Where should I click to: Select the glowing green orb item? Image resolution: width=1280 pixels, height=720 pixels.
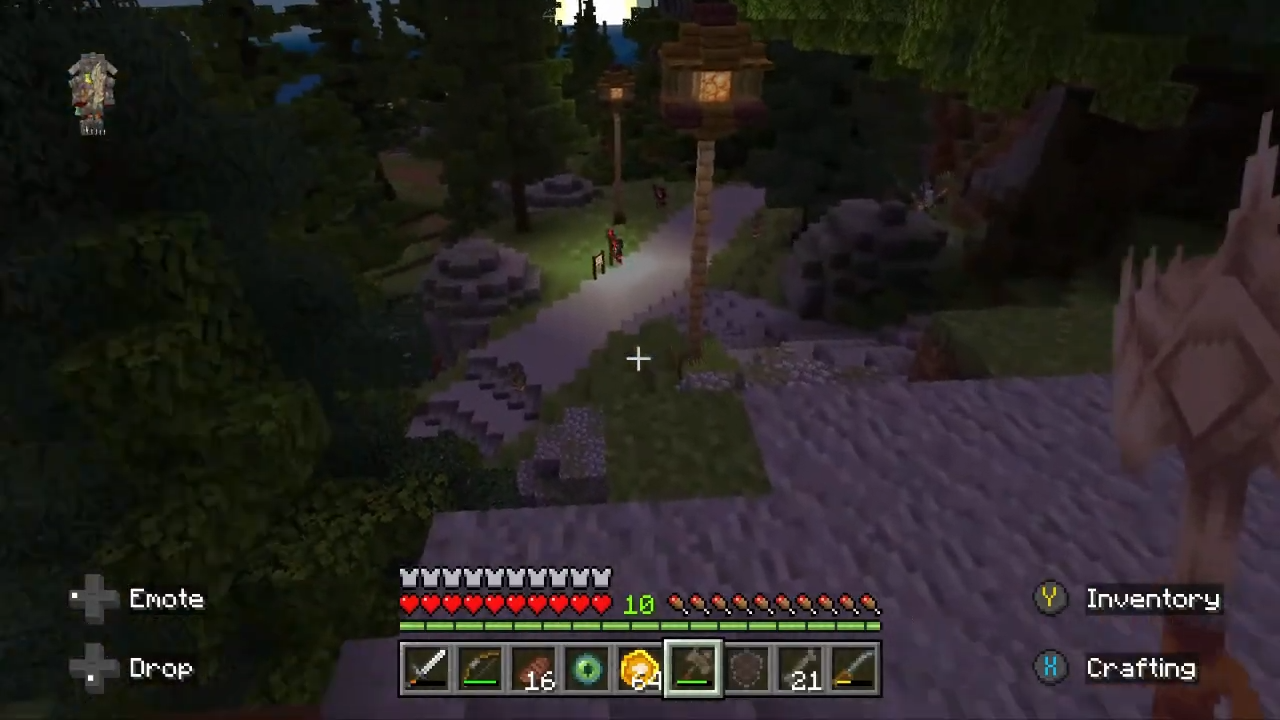pos(587,670)
